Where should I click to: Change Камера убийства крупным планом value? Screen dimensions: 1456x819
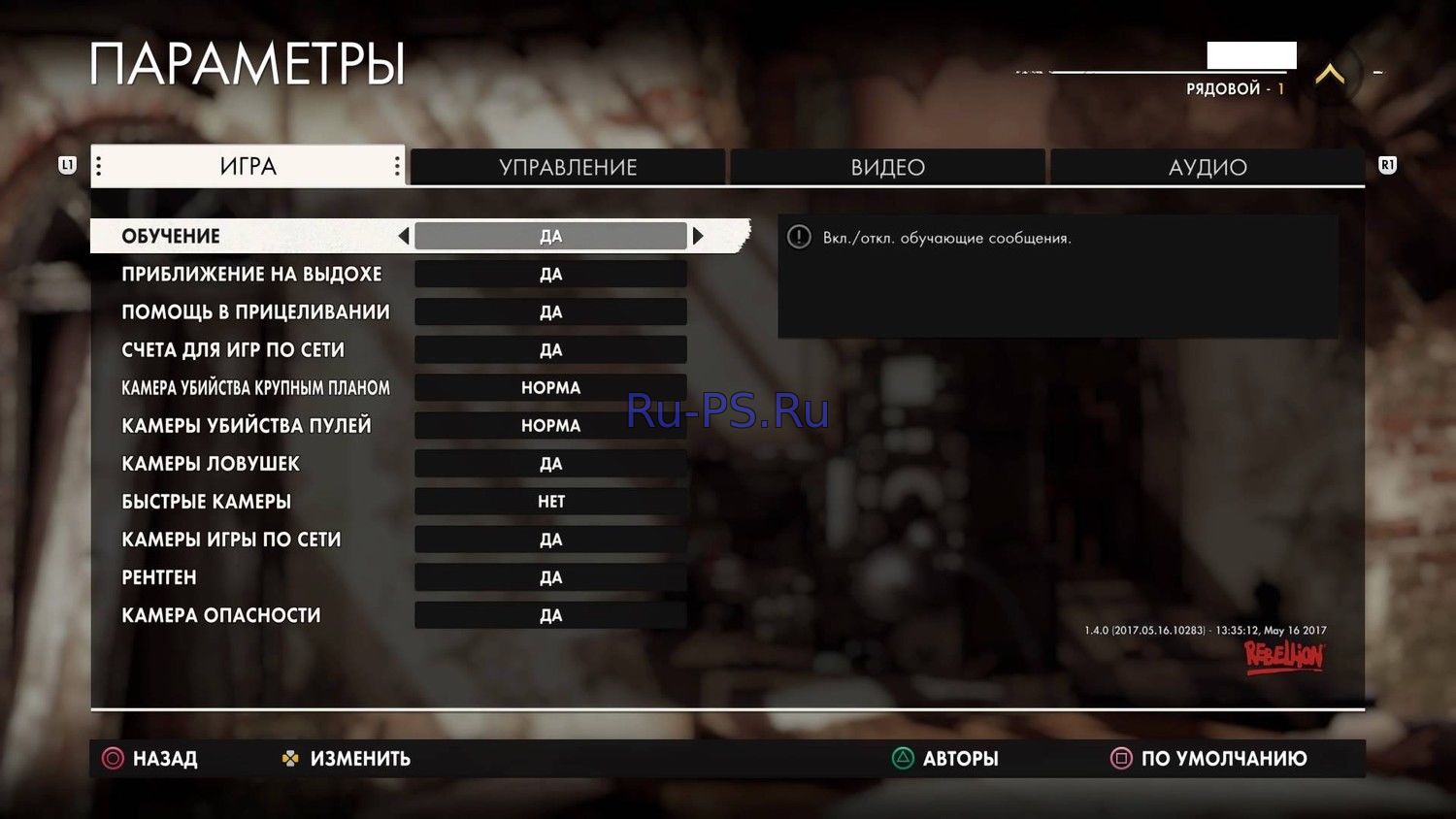point(550,388)
